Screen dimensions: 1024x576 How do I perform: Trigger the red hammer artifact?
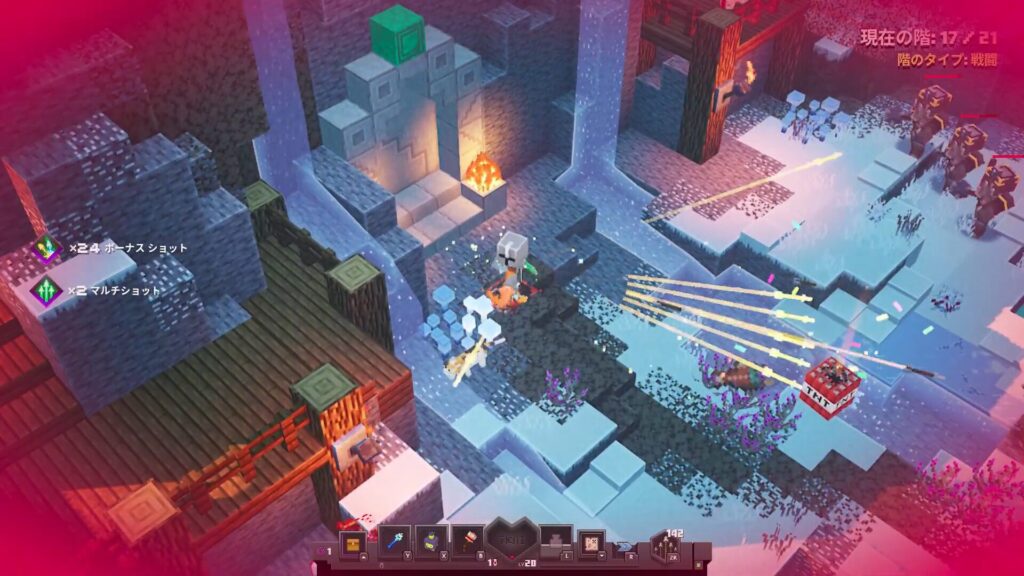click(x=467, y=542)
